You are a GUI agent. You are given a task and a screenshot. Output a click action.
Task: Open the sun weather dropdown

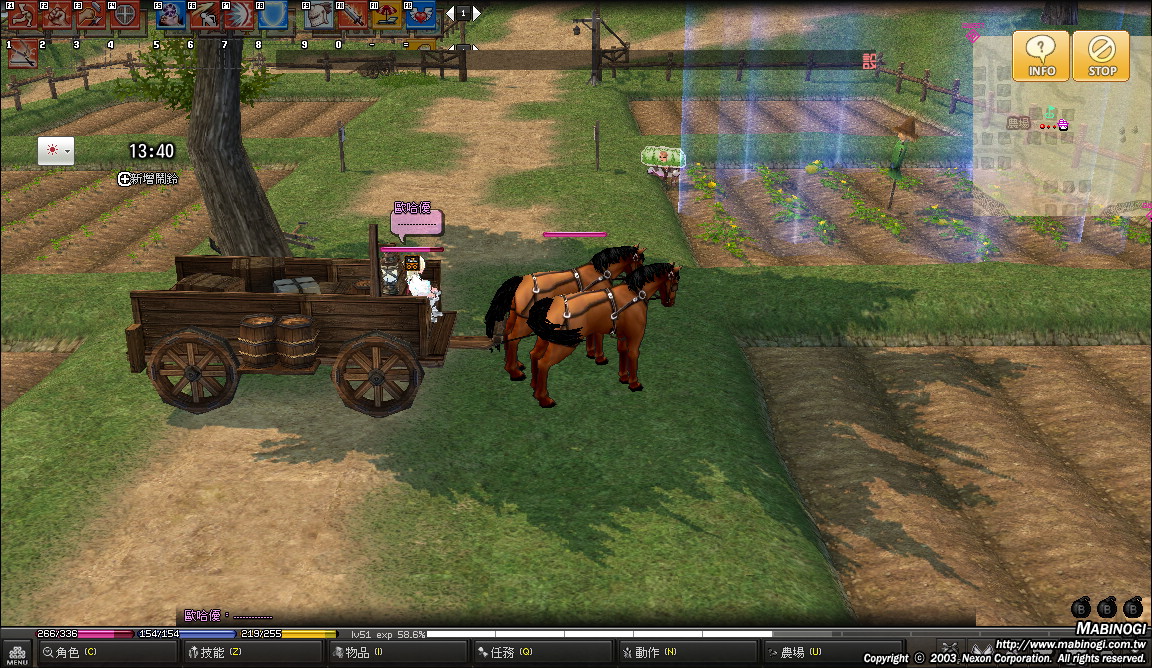(55, 151)
